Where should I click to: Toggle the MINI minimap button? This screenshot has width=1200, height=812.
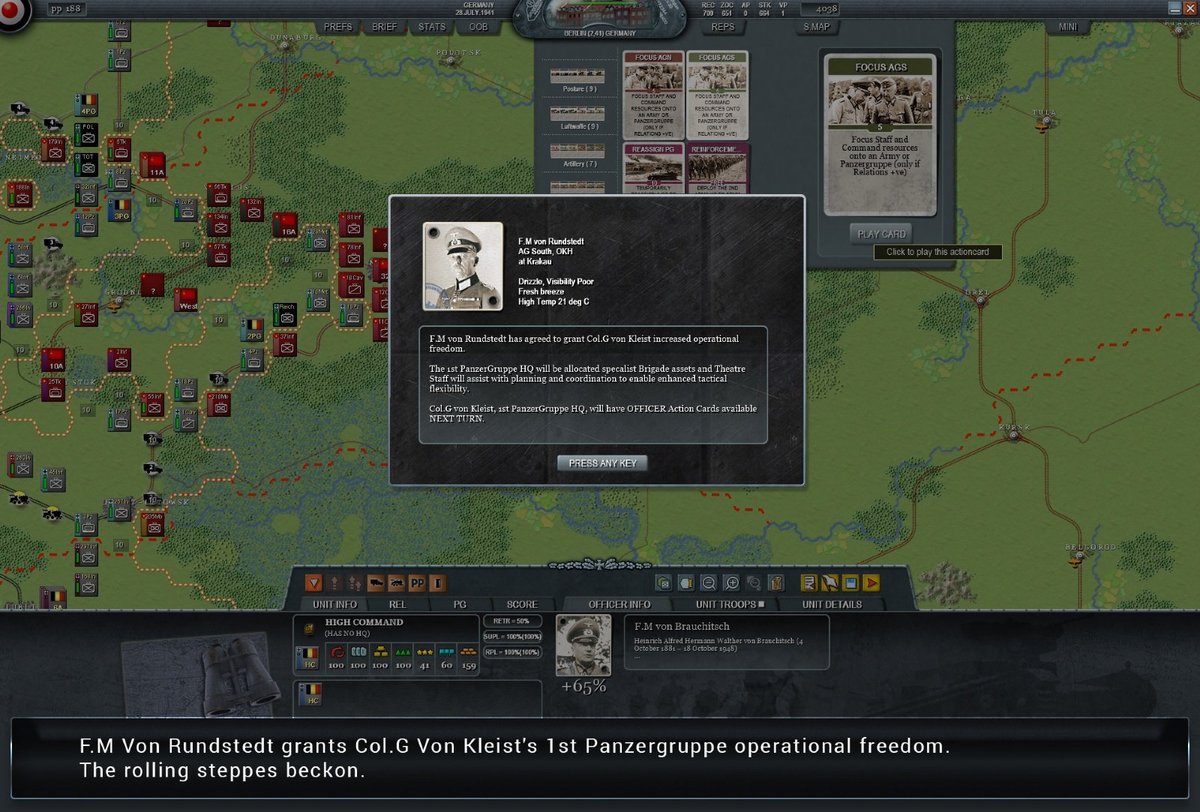[x=1067, y=27]
